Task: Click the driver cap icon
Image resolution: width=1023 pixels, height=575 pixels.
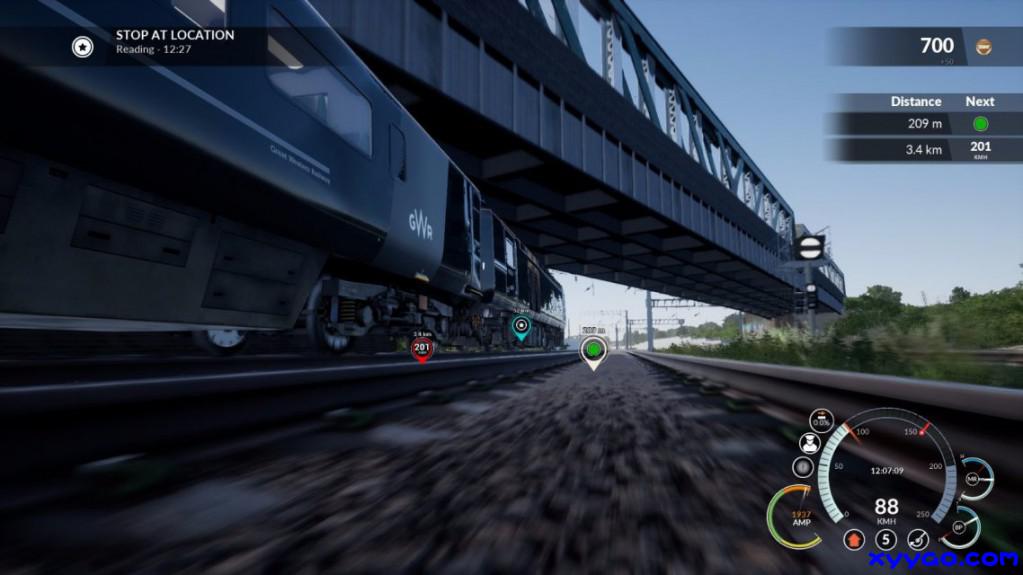Action: [x=809, y=444]
